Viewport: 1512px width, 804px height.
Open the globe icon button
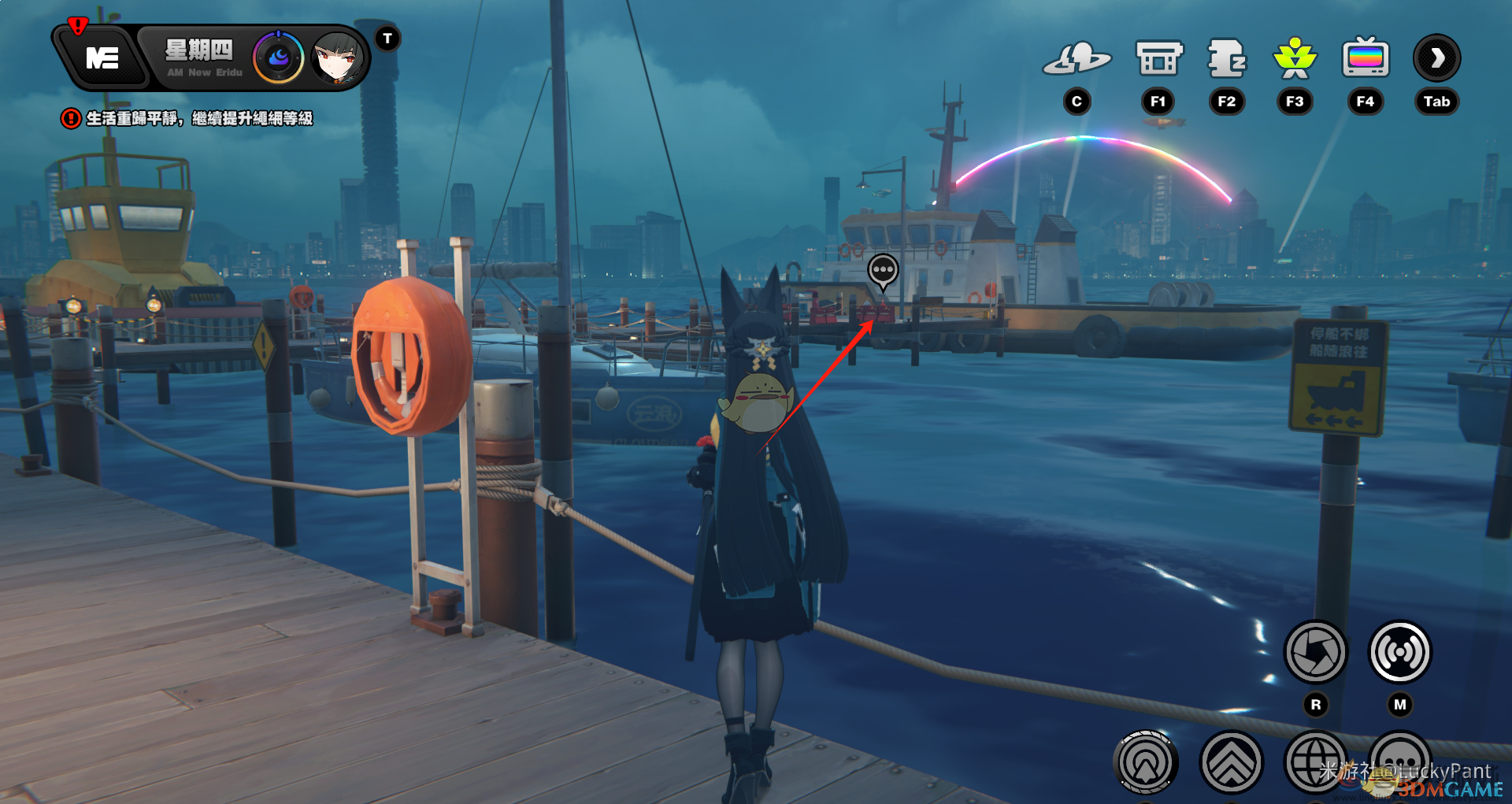pyautogui.click(x=1315, y=761)
